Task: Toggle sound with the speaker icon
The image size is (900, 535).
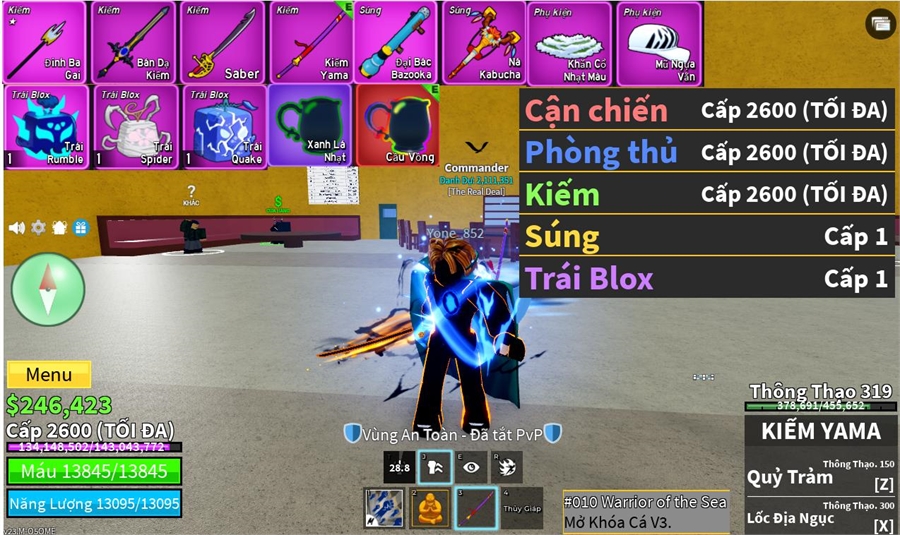Action: [17, 228]
